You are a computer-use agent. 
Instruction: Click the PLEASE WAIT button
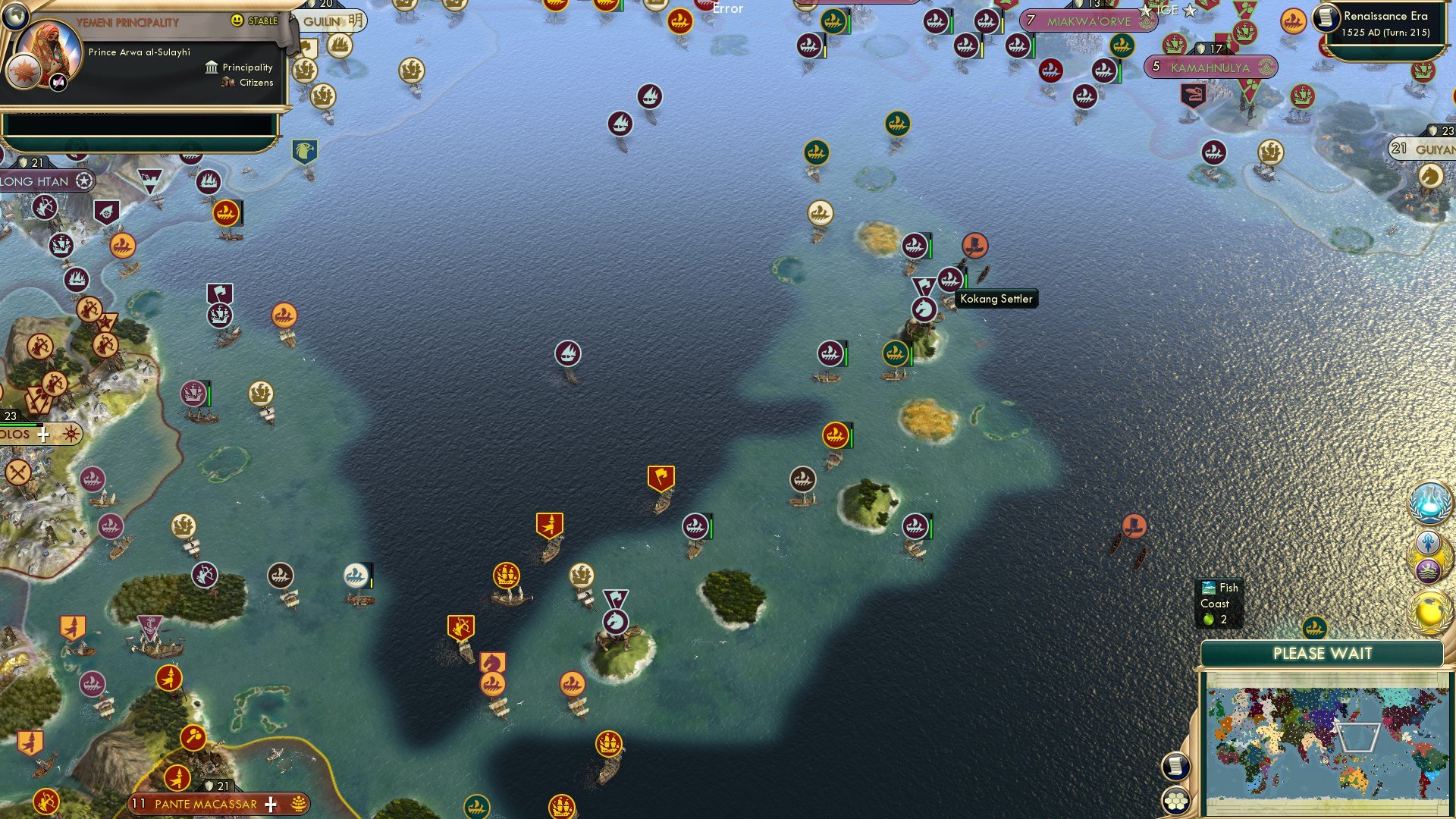click(x=1323, y=653)
